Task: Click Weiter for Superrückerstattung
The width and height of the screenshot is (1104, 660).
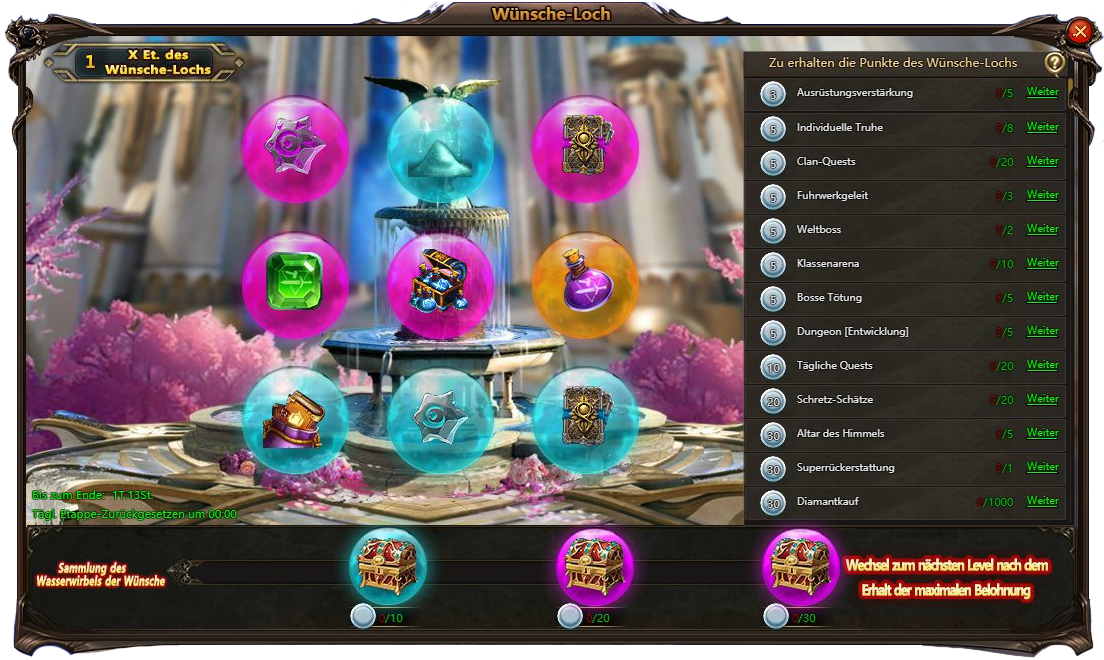Action: pyautogui.click(x=1042, y=467)
